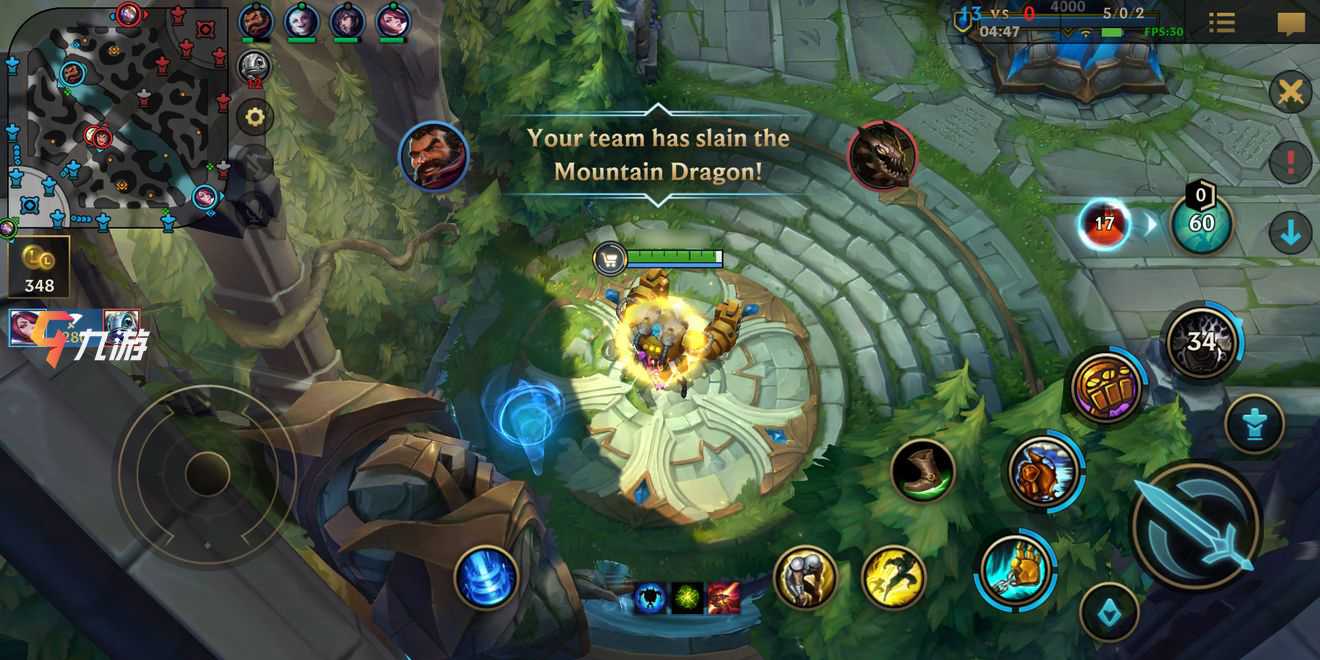Use the red potion showing 17

[x=1104, y=223]
